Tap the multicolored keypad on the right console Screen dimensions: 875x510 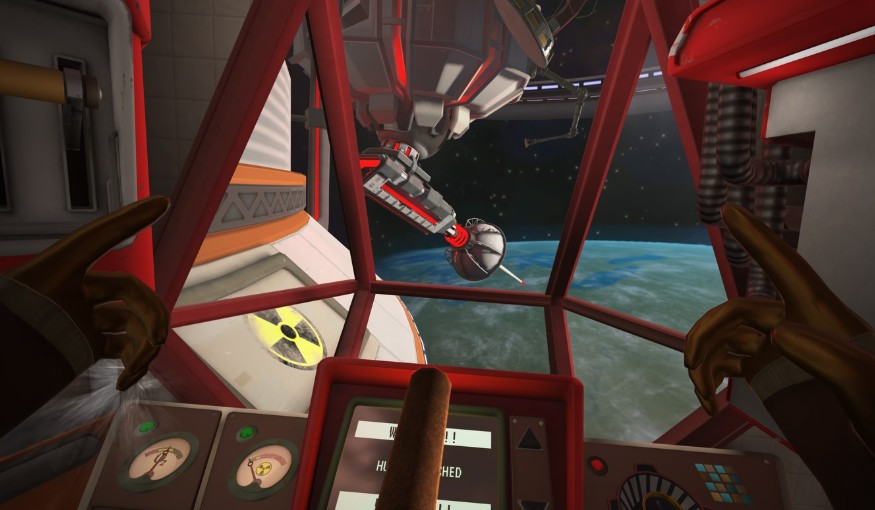(715, 482)
